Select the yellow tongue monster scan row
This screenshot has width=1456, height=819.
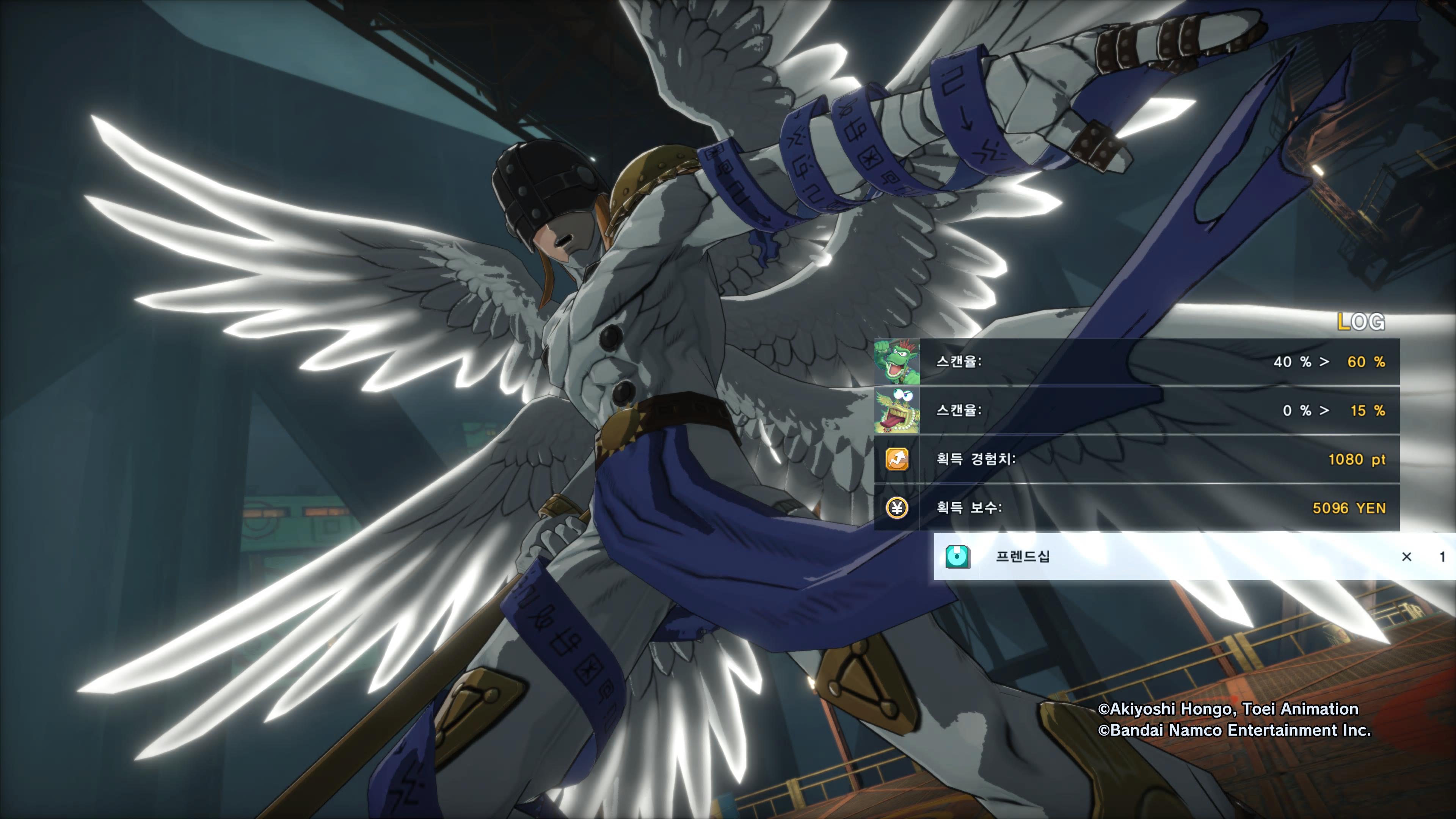click(x=1136, y=410)
